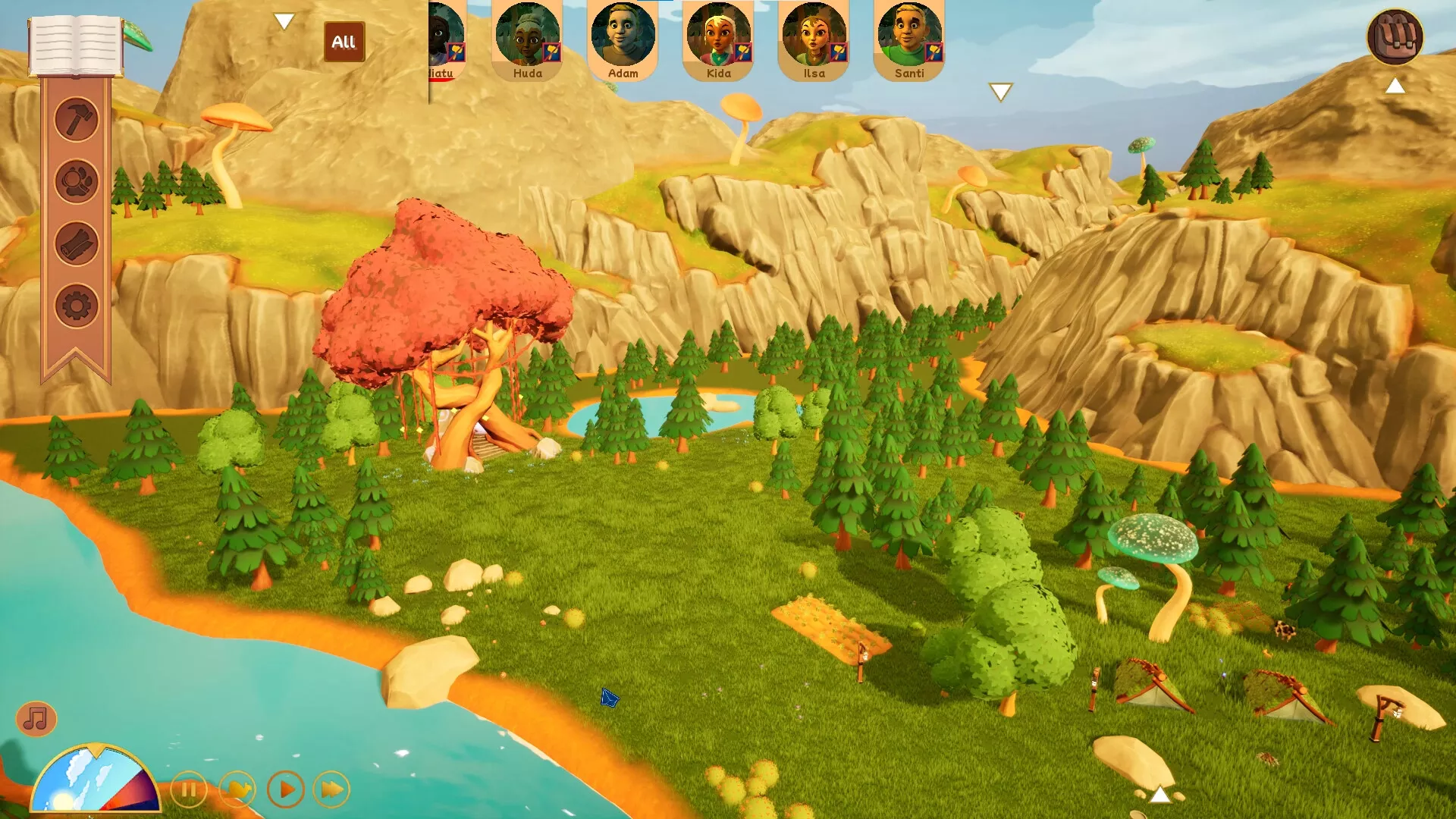This screenshot has width=1456, height=819.
Task: Click the up arrow beneath the backpack
Action: (1395, 86)
